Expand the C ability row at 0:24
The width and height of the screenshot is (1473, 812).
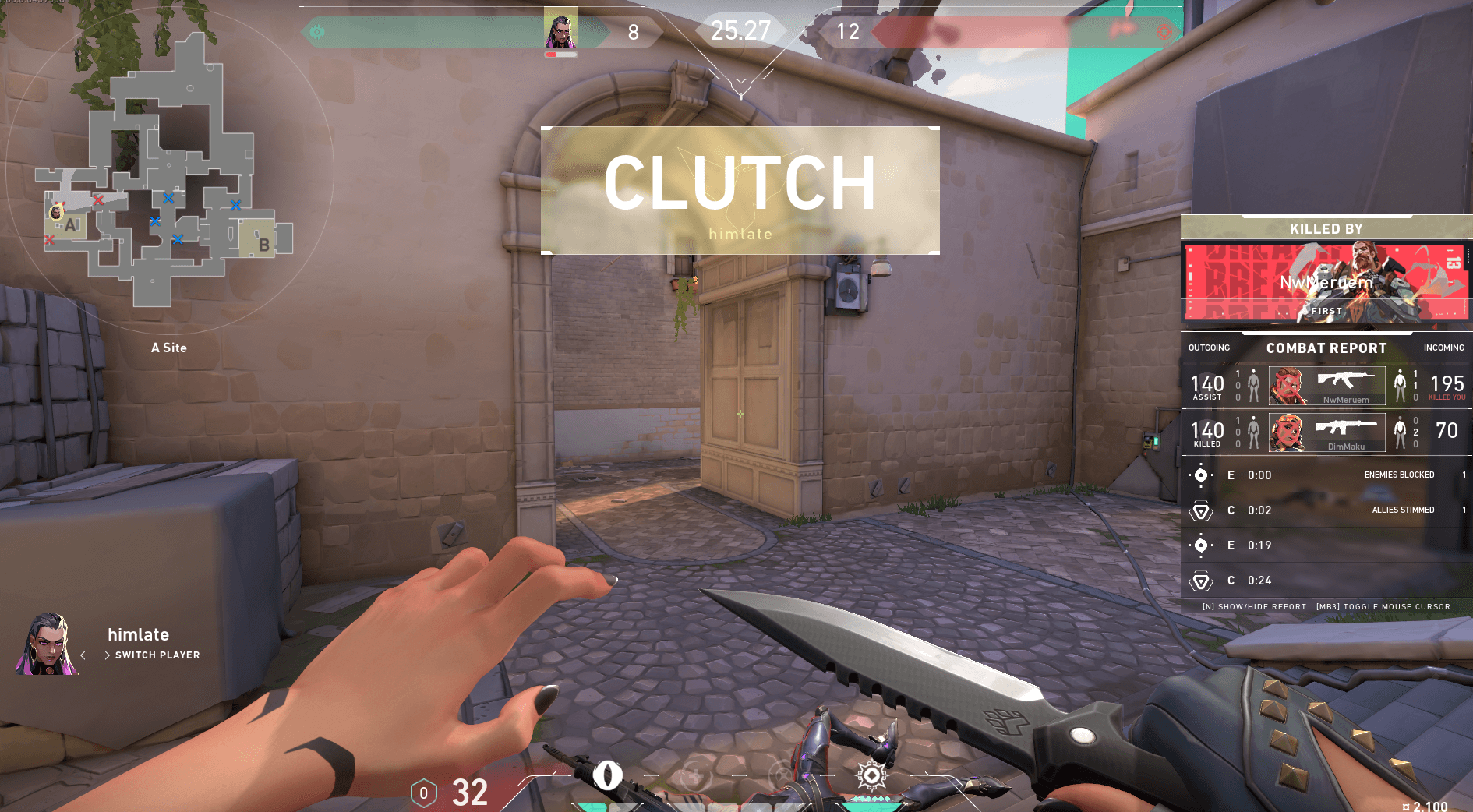[1203, 581]
